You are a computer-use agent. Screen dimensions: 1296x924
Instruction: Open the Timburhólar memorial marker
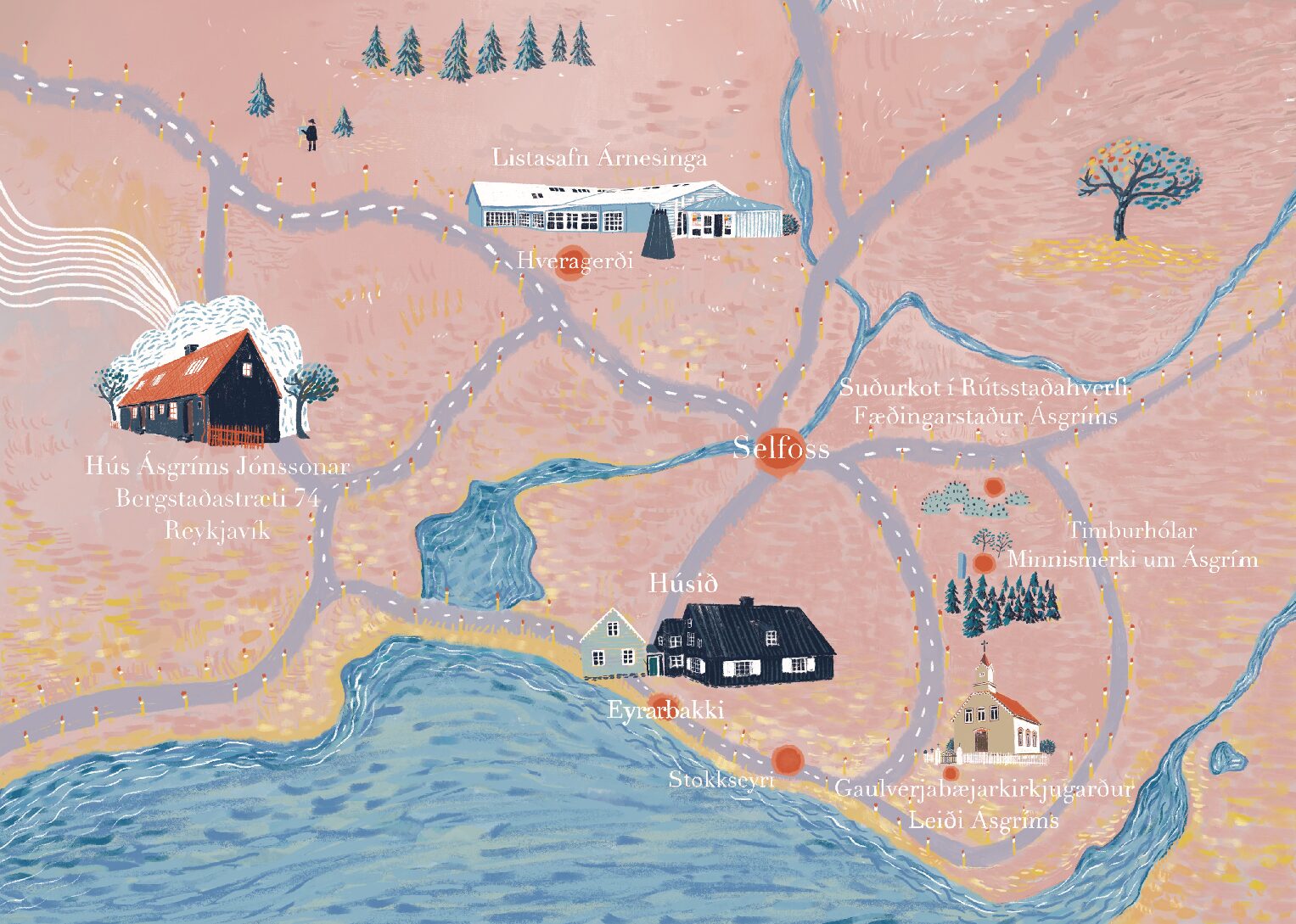(x=984, y=563)
